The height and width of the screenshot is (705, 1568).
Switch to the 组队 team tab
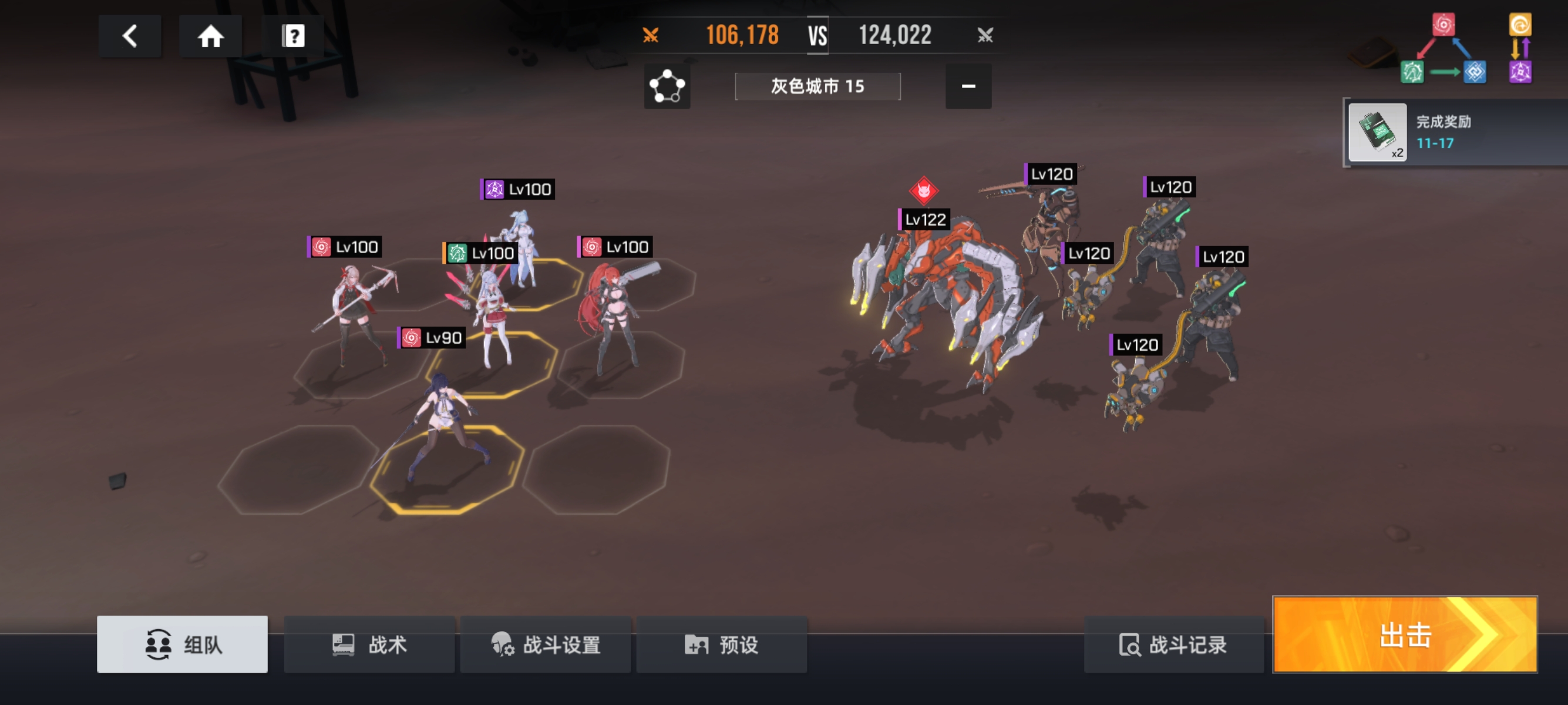[182, 643]
